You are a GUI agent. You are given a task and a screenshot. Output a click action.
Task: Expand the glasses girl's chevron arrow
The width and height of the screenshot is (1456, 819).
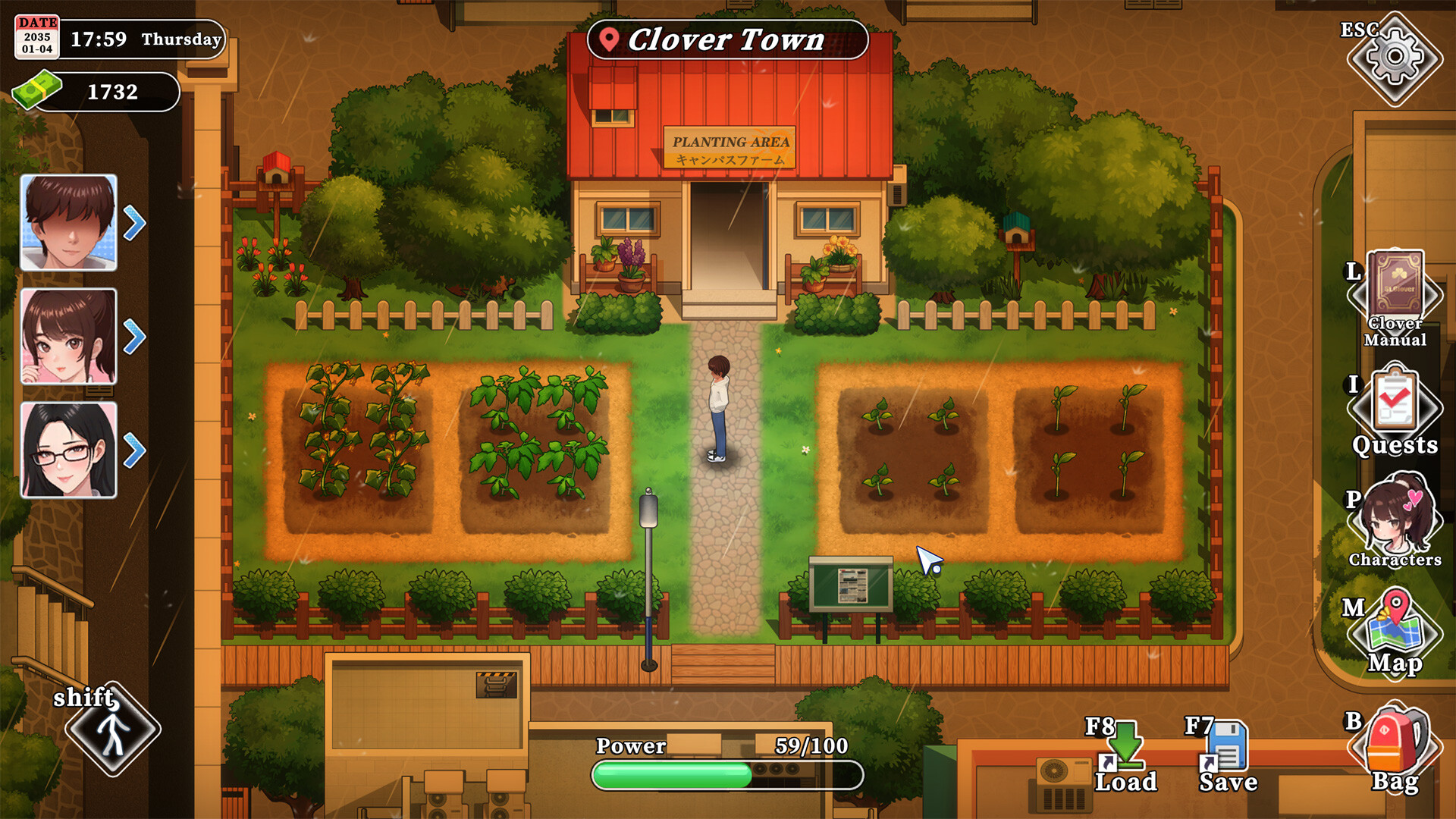[135, 449]
